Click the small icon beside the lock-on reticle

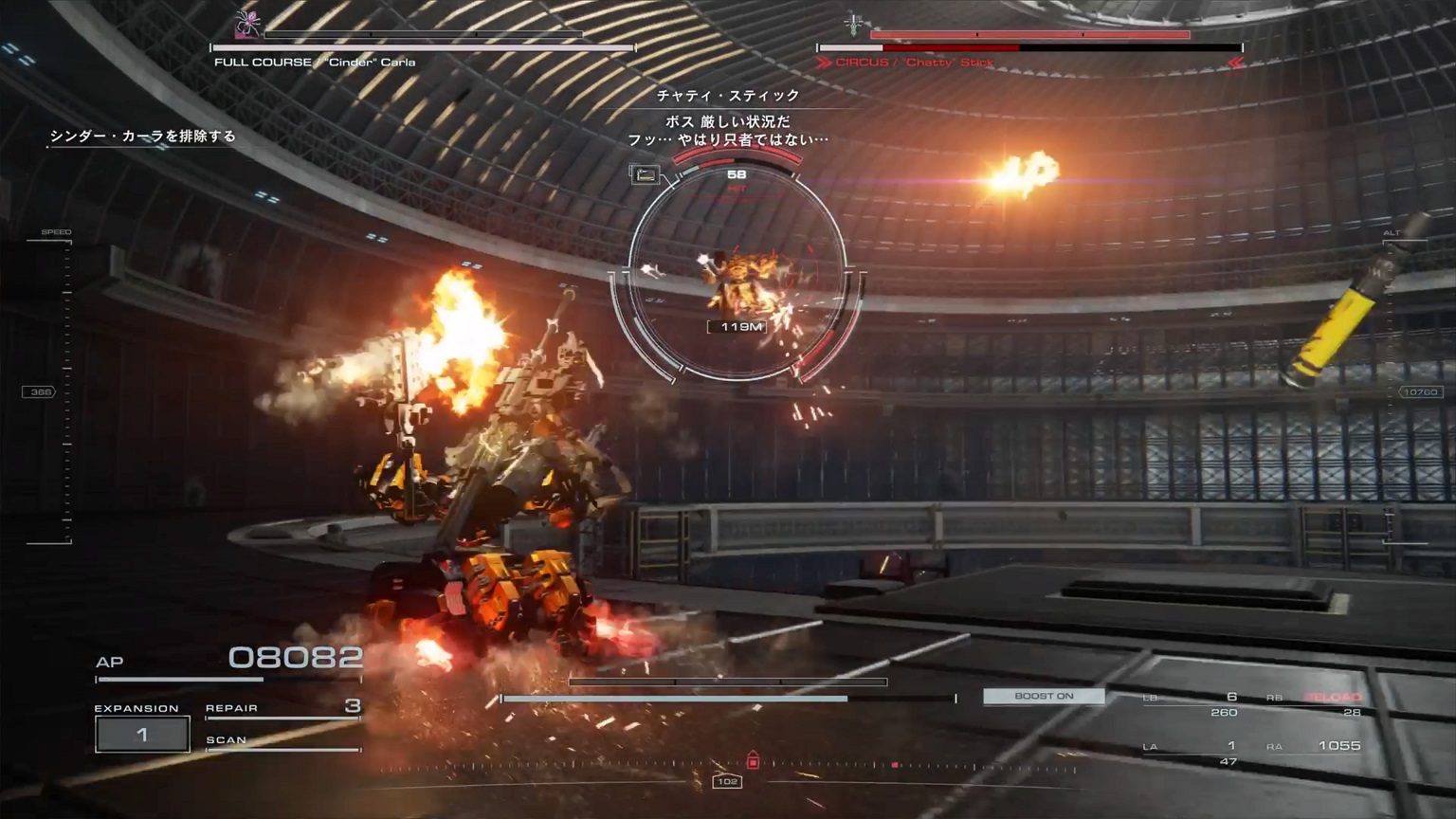tap(645, 174)
